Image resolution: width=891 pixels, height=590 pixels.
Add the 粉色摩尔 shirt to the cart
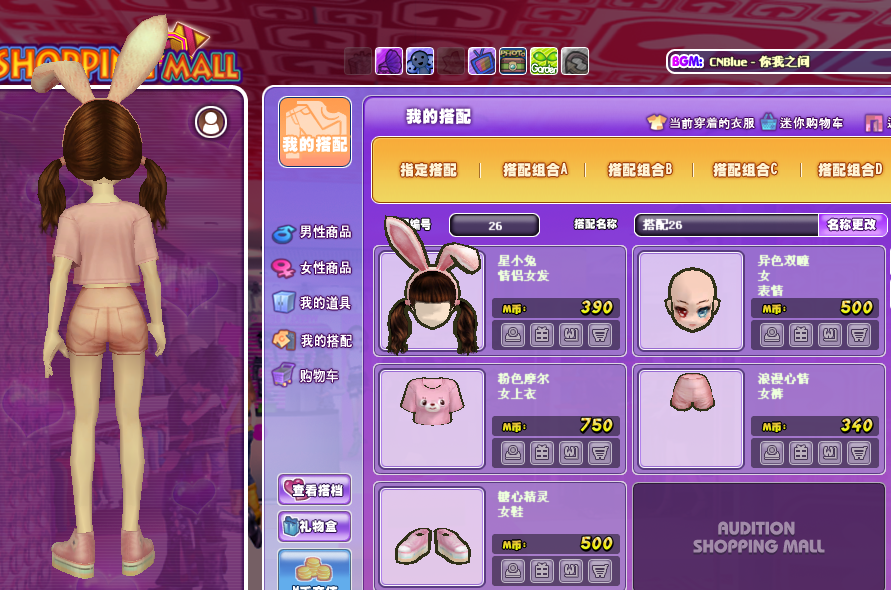pyautogui.click(x=600, y=453)
